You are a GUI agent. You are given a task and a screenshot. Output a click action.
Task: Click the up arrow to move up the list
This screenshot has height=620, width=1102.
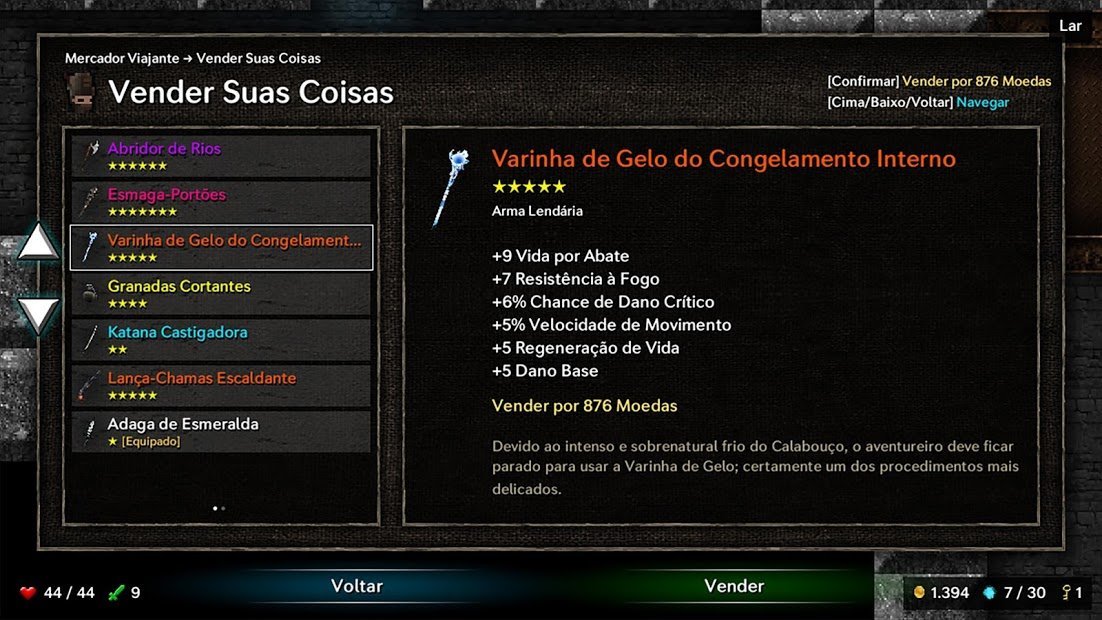(x=40, y=242)
